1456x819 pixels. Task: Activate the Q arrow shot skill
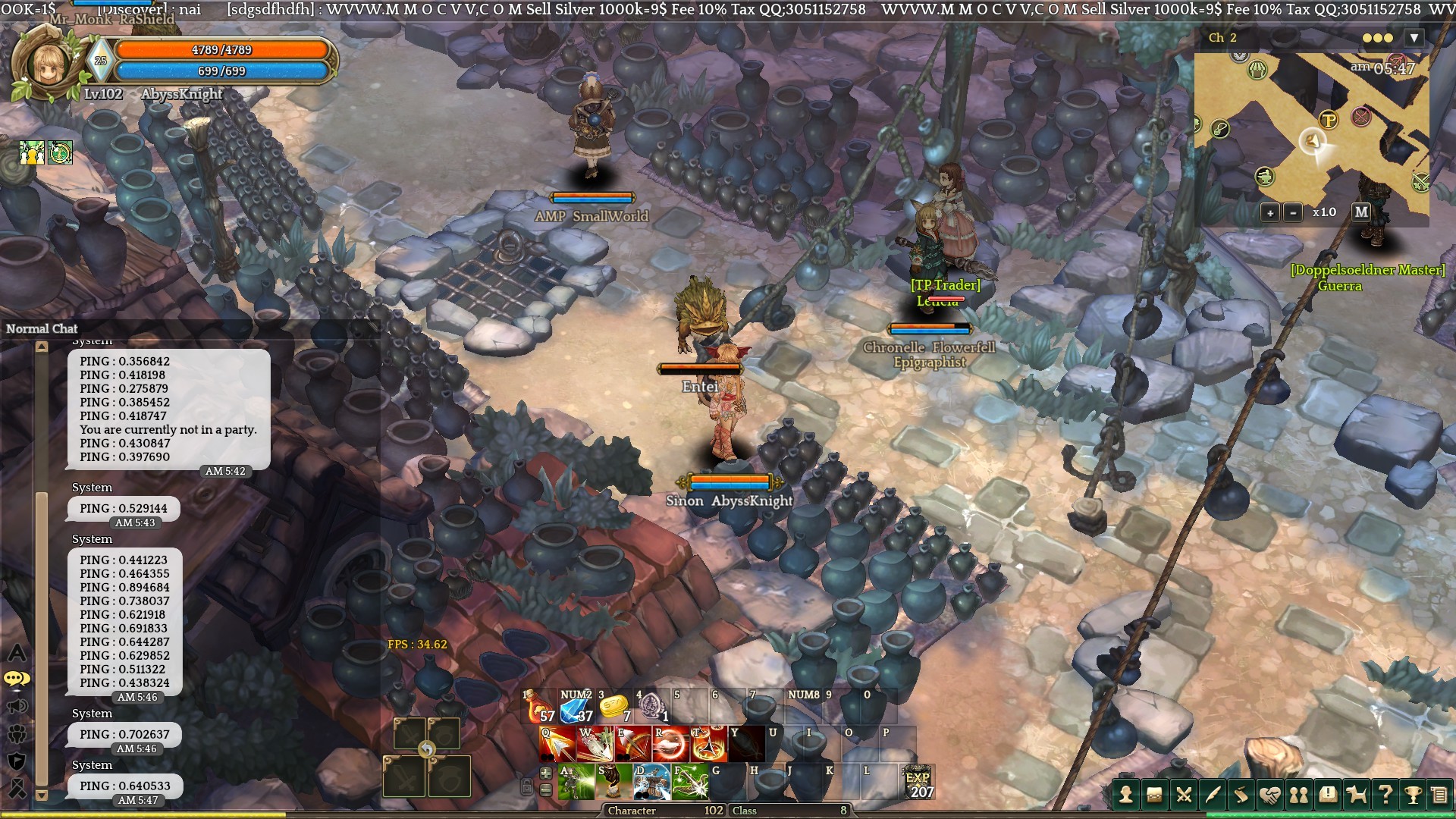tap(557, 745)
